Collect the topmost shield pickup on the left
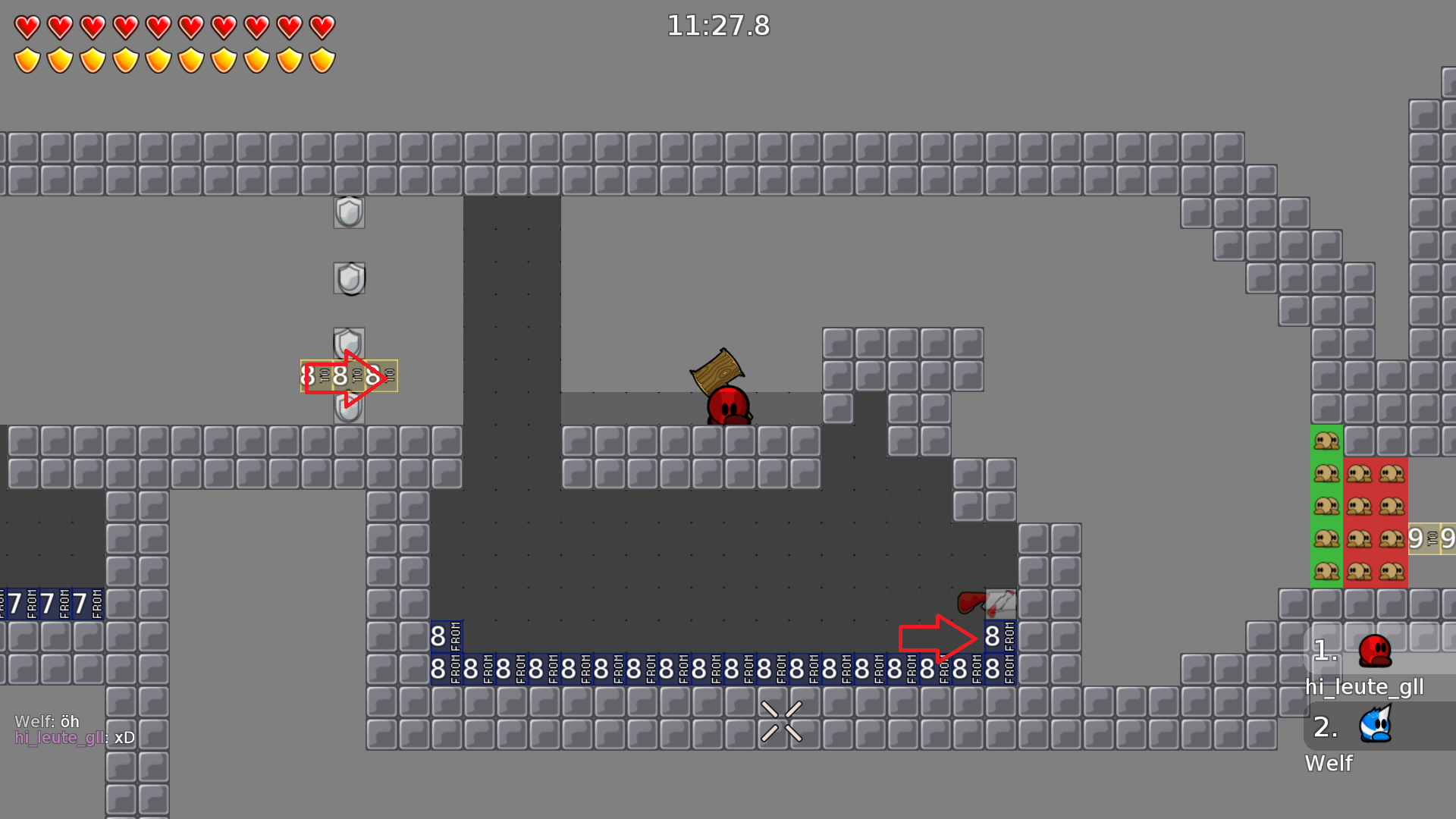 tap(349, 213)
